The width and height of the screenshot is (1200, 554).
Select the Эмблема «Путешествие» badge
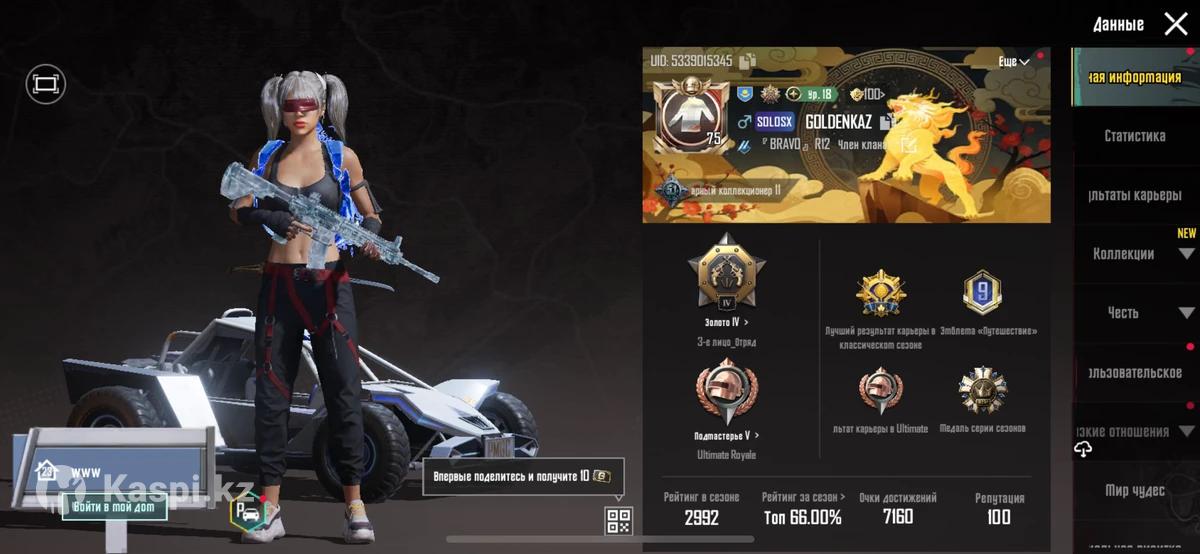[981, 292]
